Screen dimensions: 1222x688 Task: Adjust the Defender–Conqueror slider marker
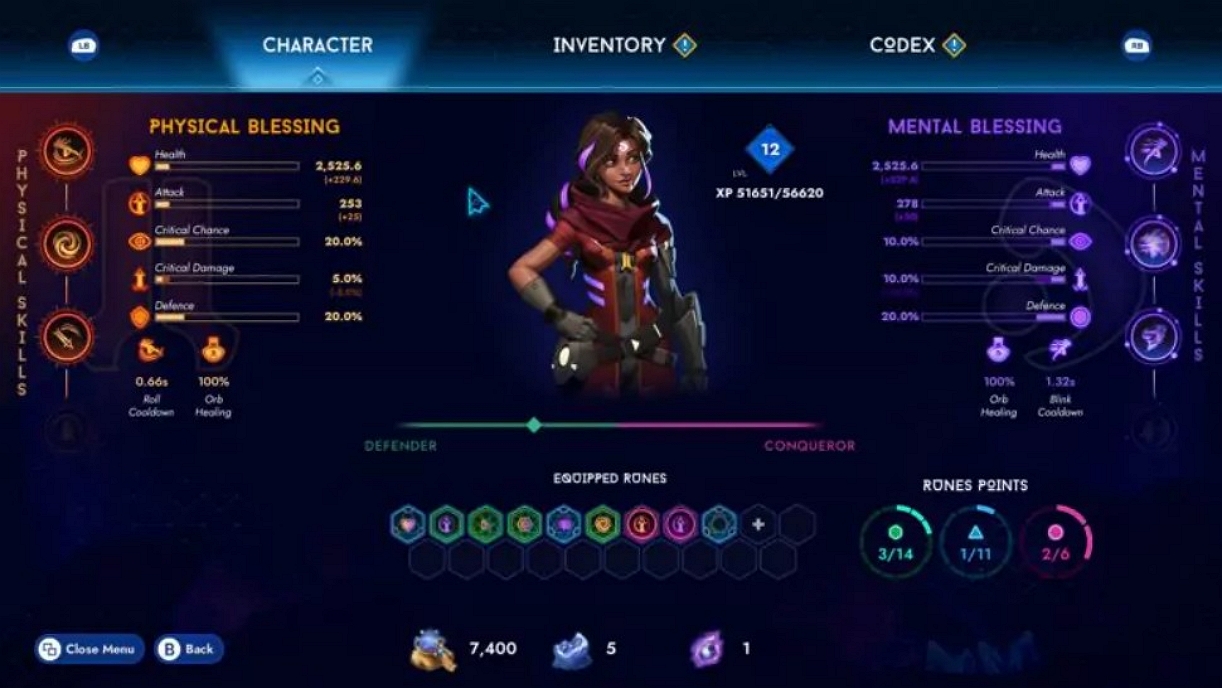534,425
